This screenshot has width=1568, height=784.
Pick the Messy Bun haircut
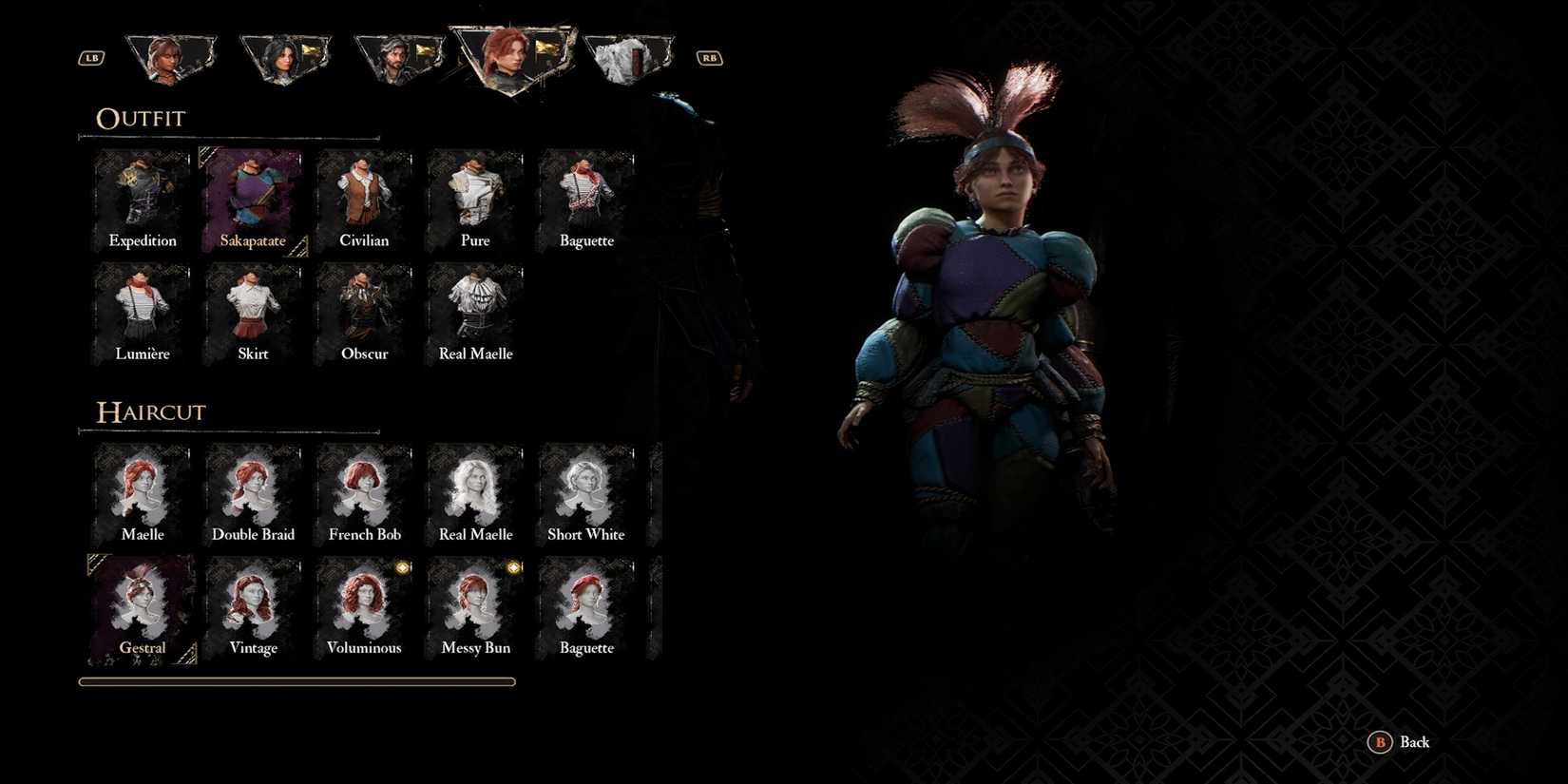[x=474, y=603]
